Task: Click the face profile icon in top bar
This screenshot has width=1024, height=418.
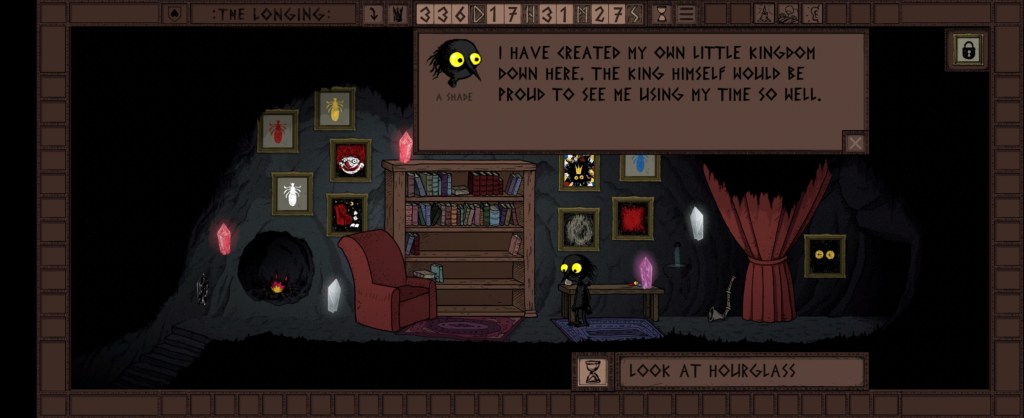Action: tap(814, 14)
